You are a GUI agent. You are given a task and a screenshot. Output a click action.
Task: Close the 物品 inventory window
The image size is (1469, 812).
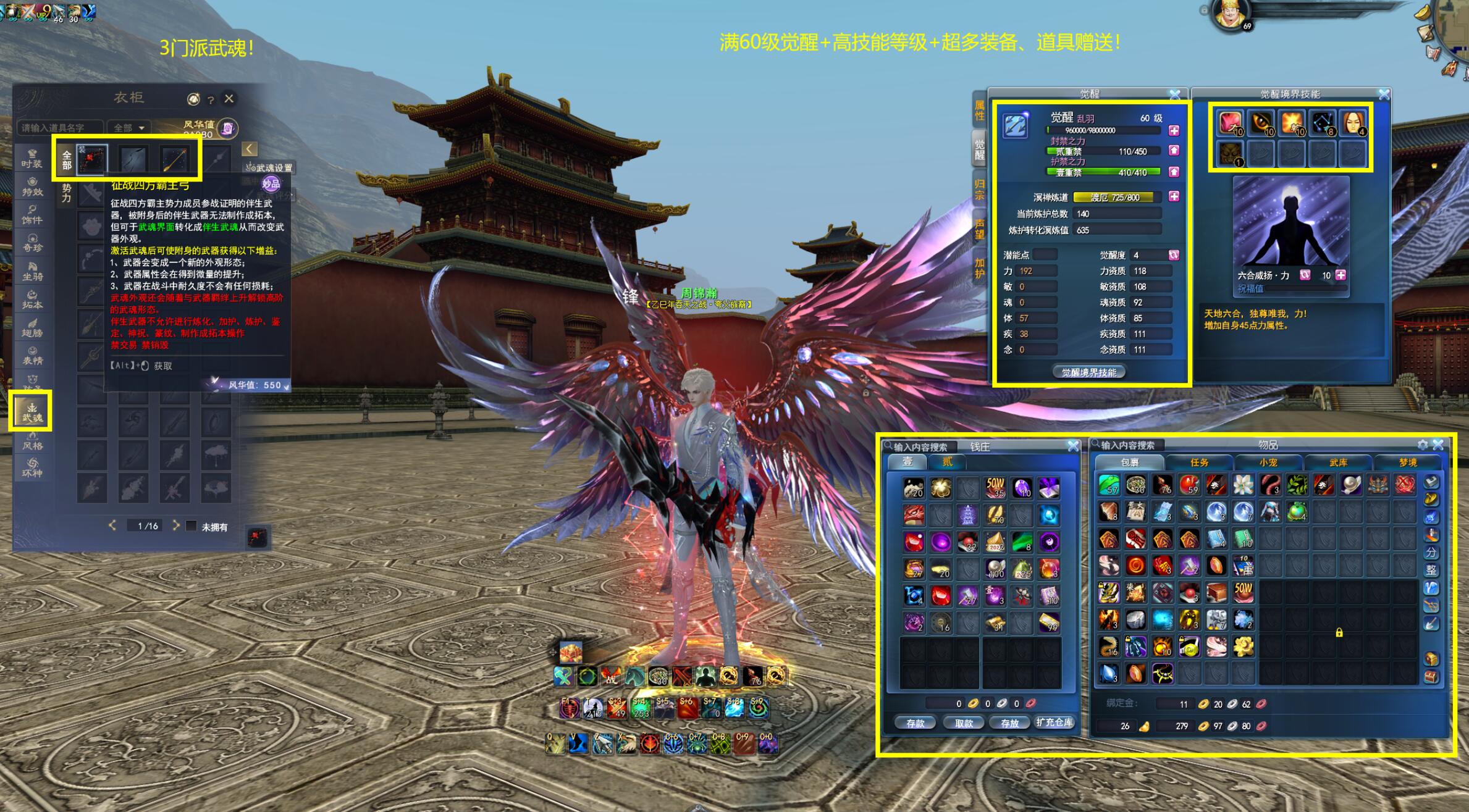[1438, 445]
